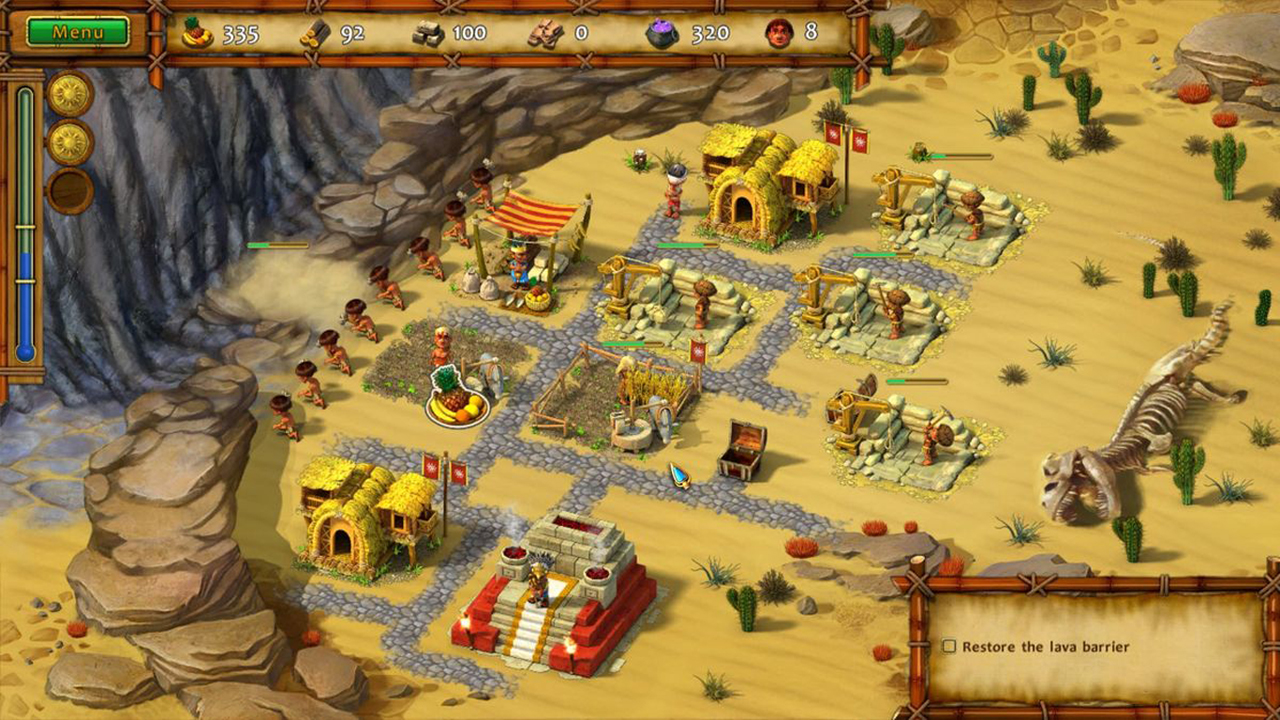This screenshot has width=1280, height=720.
Task: Click the stone blocks resource icon
Action: coord(428,33)
